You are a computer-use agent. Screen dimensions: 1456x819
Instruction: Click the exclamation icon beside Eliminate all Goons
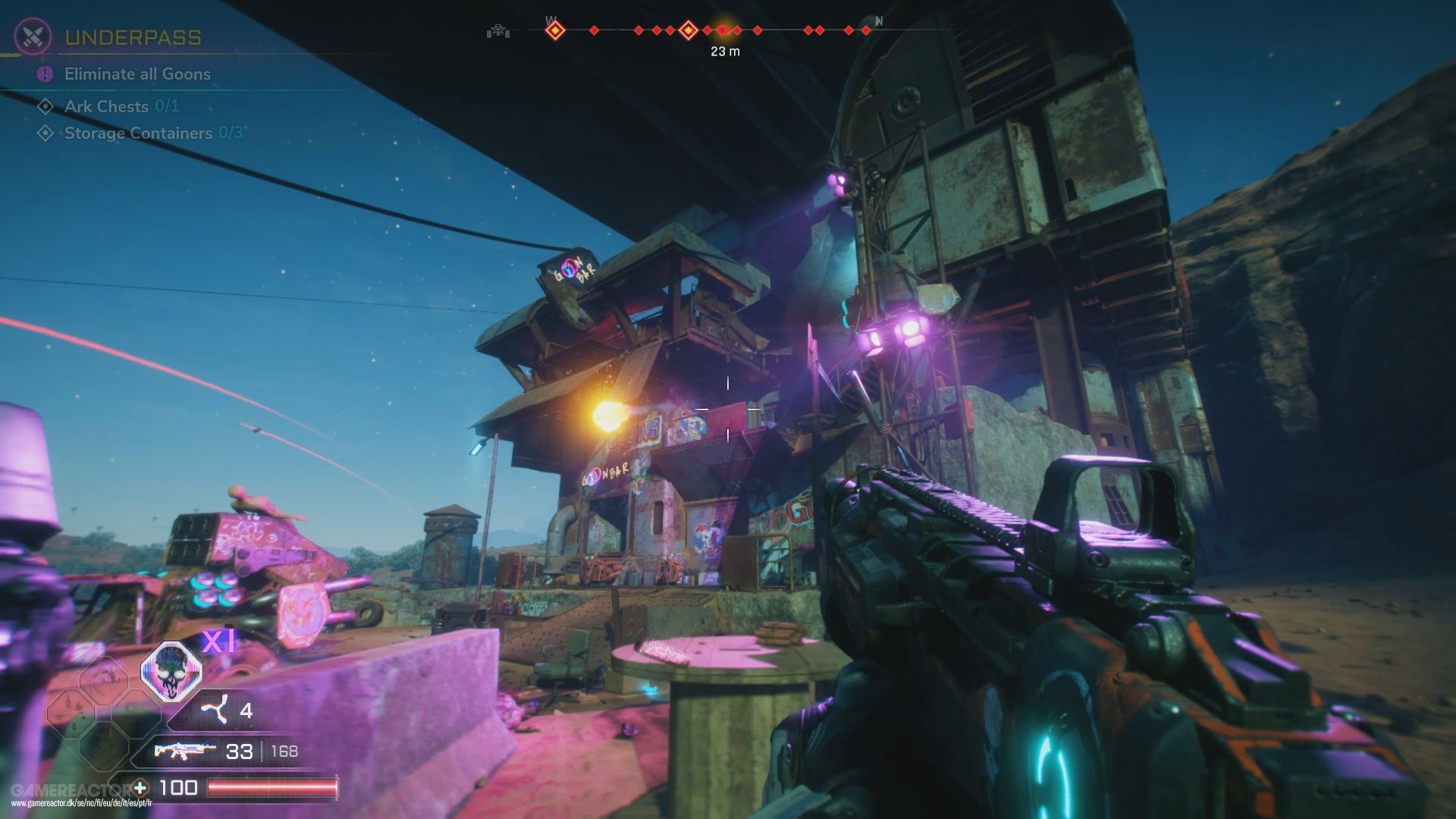pos(45,74)
